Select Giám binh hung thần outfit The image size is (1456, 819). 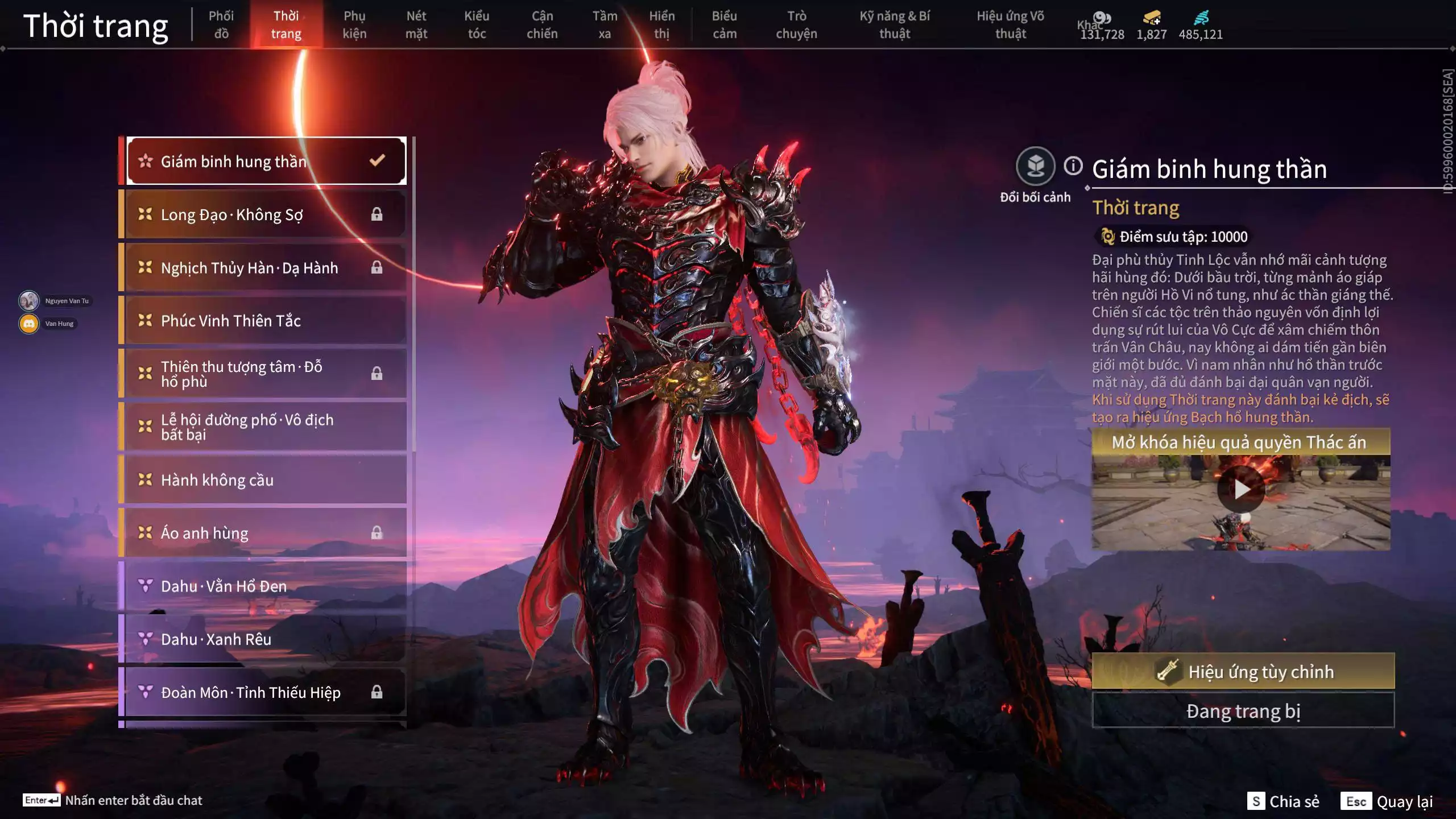pyautogui.click(x=266, y=162)
